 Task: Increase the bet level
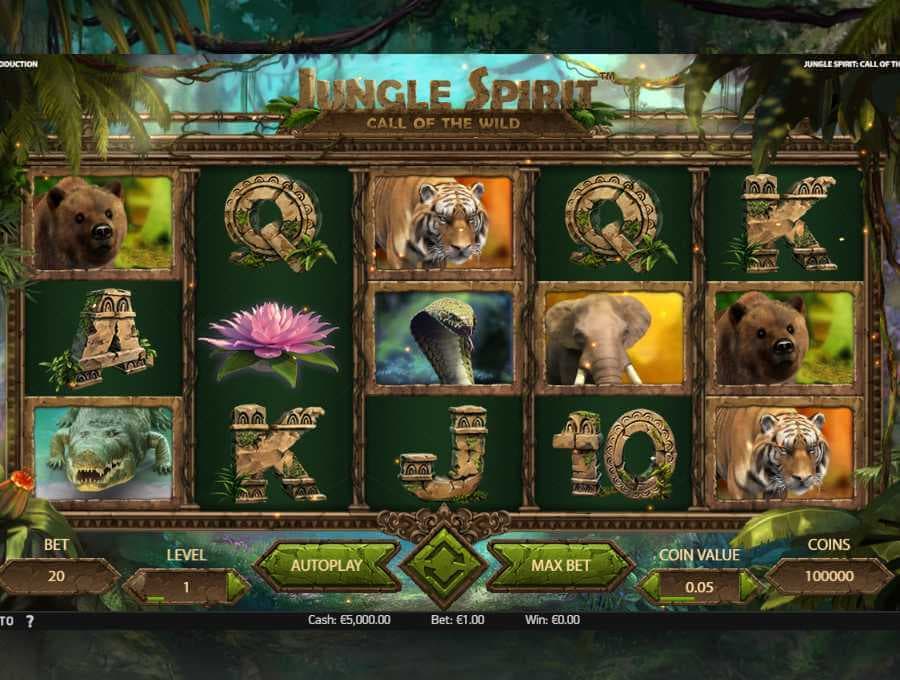pos(237,587)
